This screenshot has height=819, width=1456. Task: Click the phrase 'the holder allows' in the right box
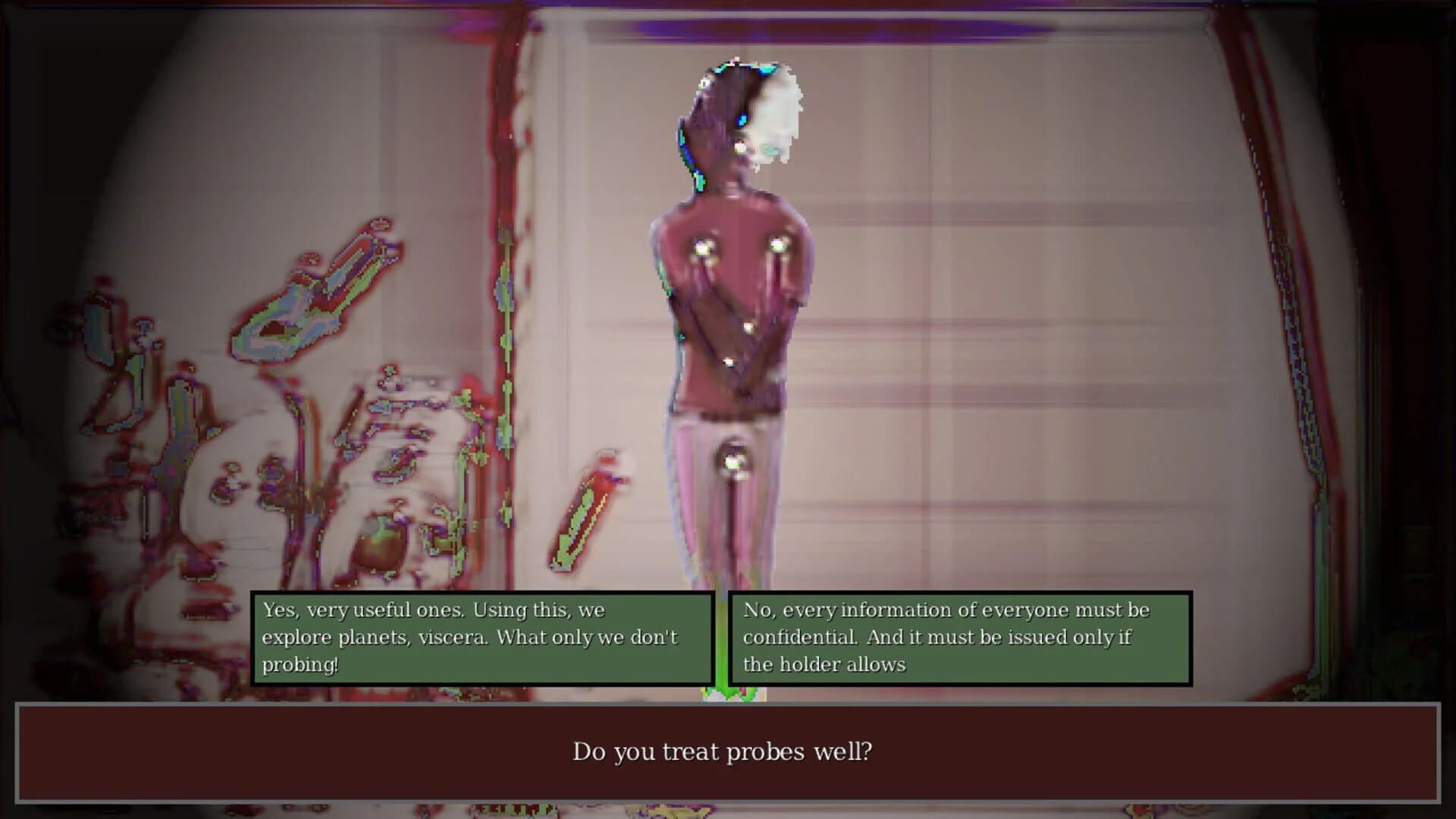(824, 665)
